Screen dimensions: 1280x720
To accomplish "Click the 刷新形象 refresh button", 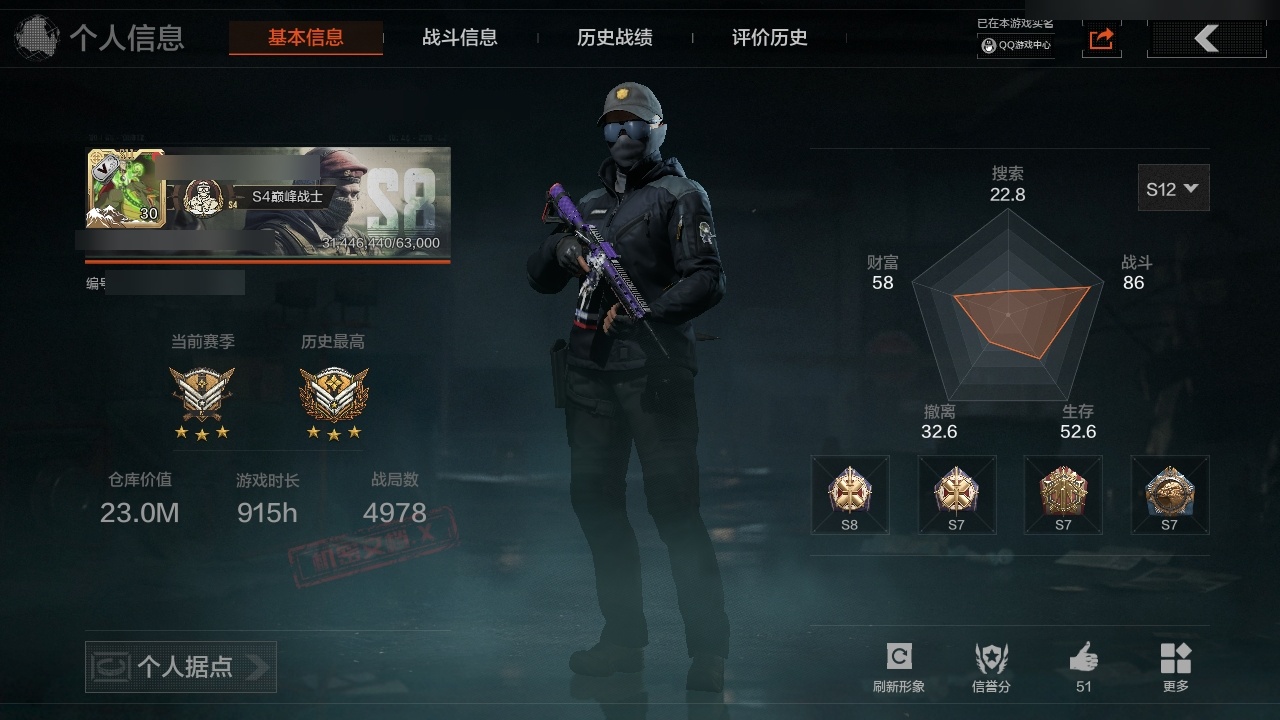I will click(898, 666).
